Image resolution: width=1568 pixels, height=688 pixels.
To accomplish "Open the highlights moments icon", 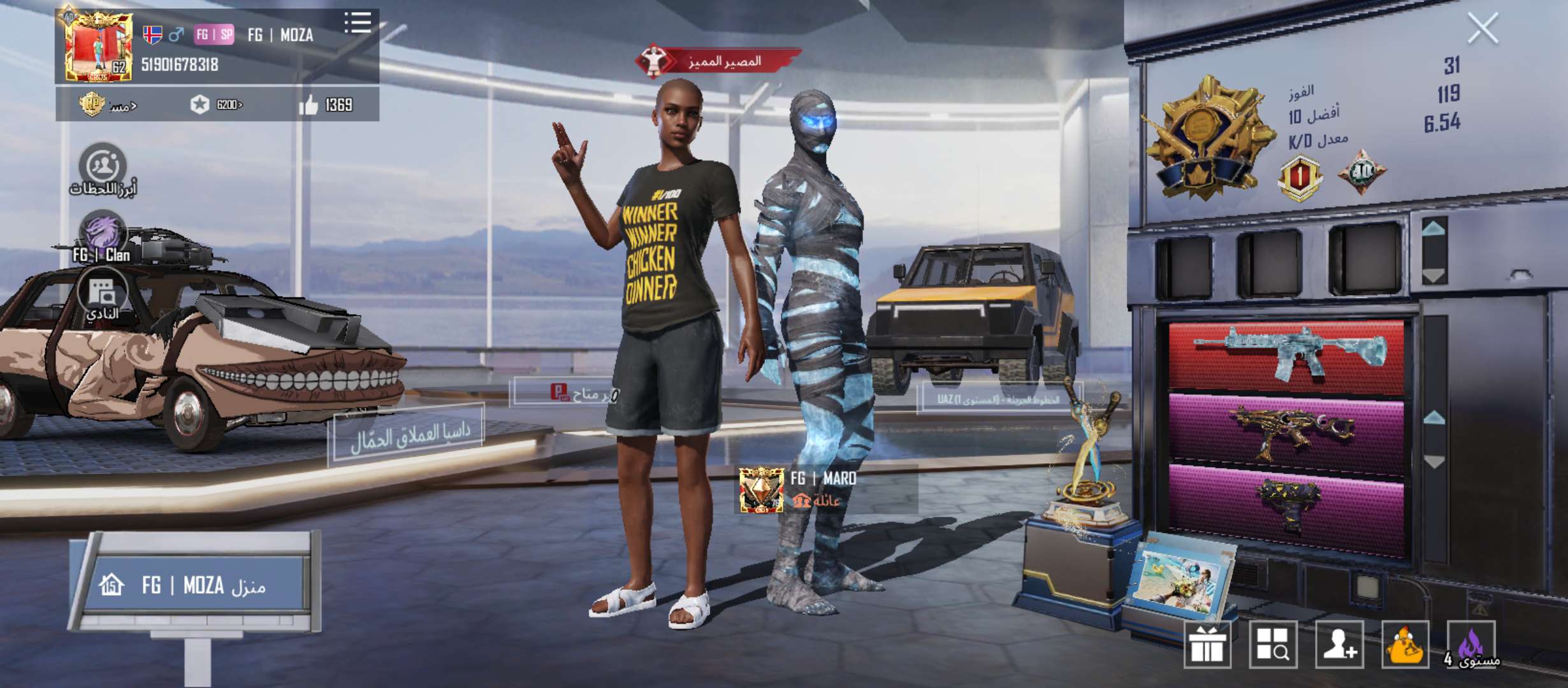I will coord(102,167).
